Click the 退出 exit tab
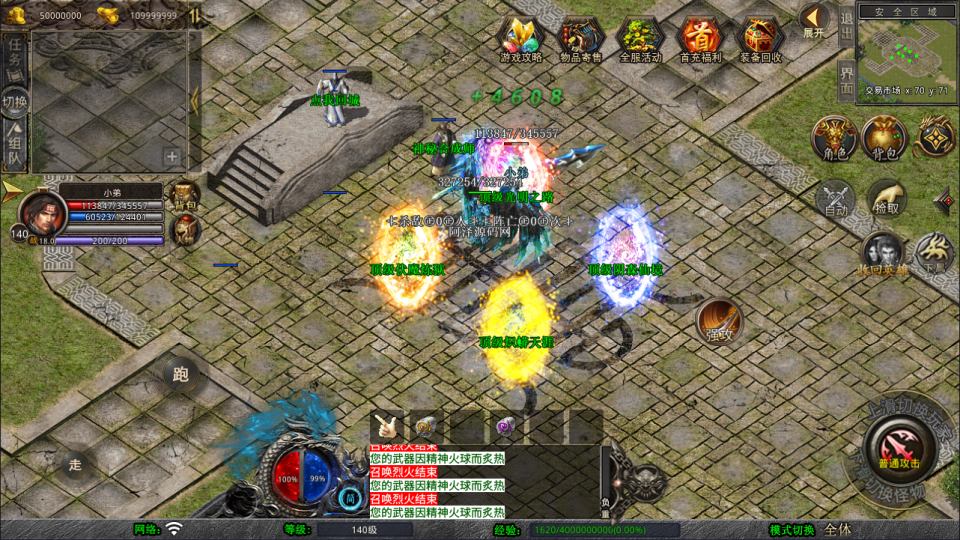 pyautogui.click(x=846, y=28)
